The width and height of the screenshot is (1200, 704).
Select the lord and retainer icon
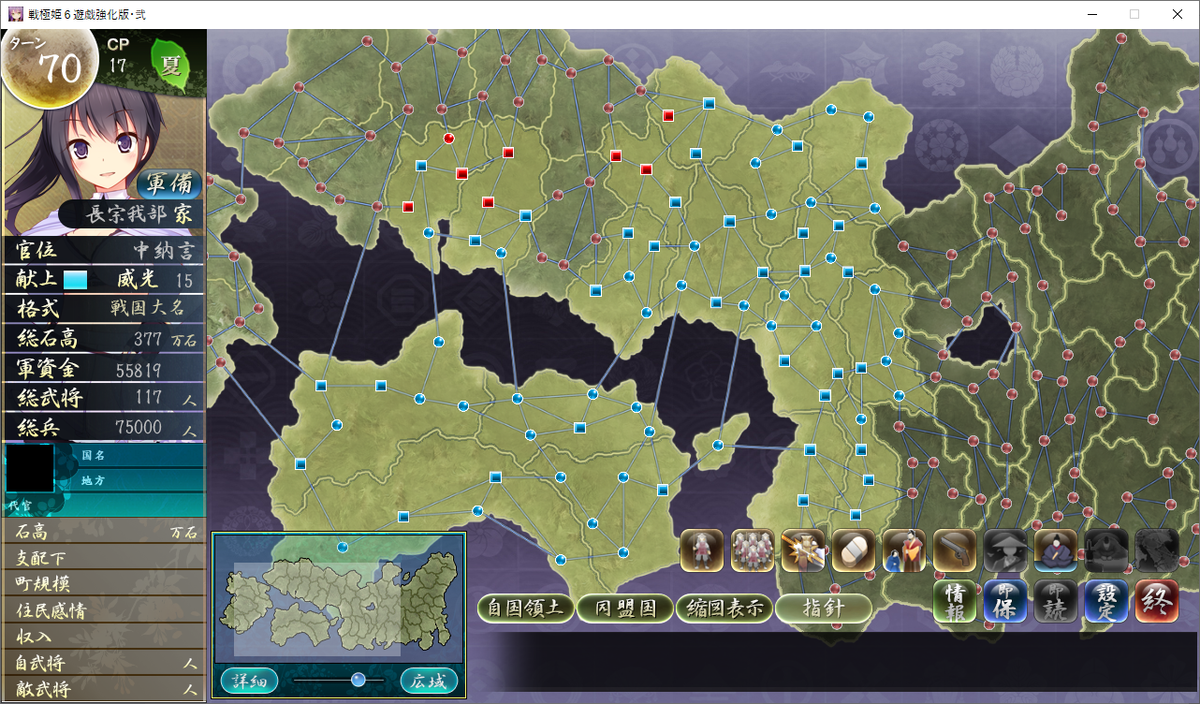point(904,550)
